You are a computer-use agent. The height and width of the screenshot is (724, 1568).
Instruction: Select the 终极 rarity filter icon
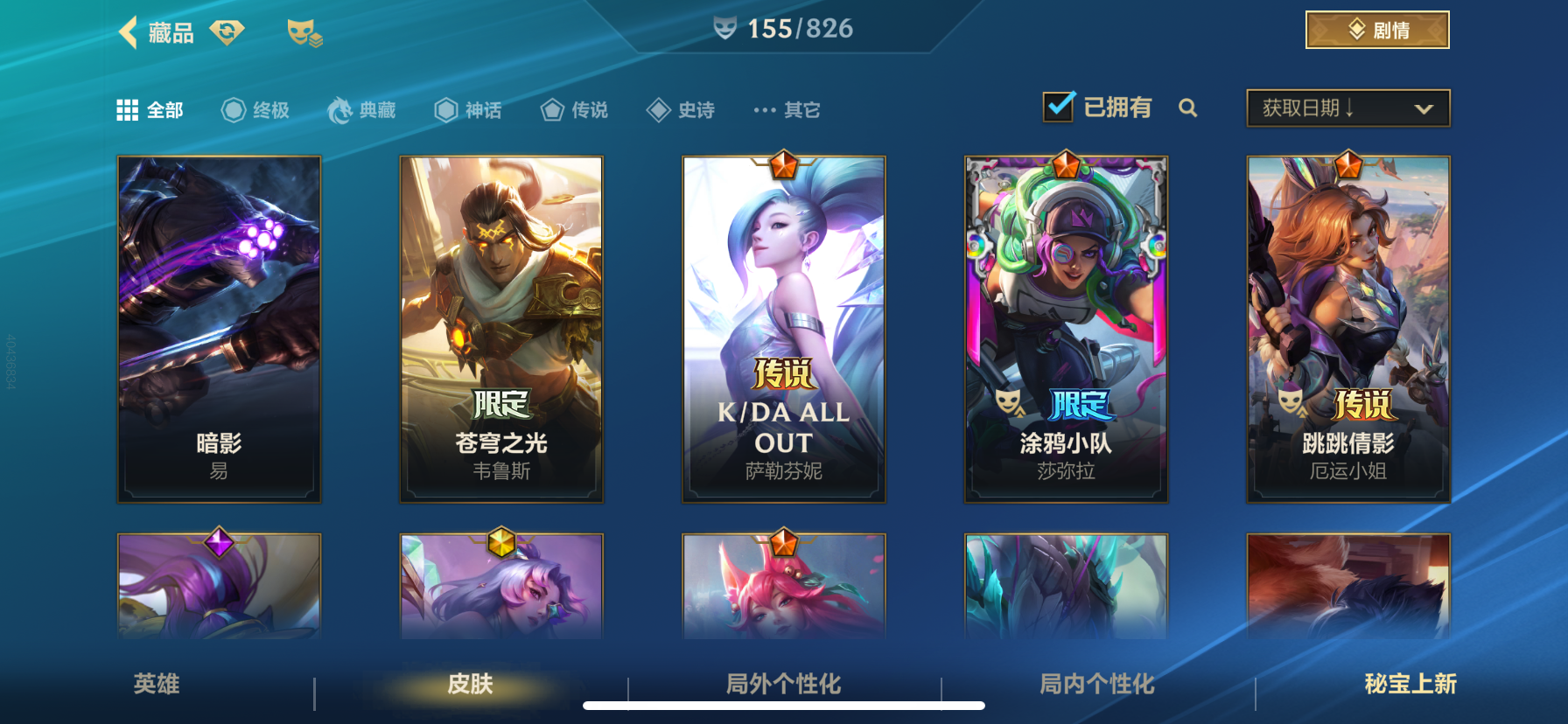(x=232, y=109)
